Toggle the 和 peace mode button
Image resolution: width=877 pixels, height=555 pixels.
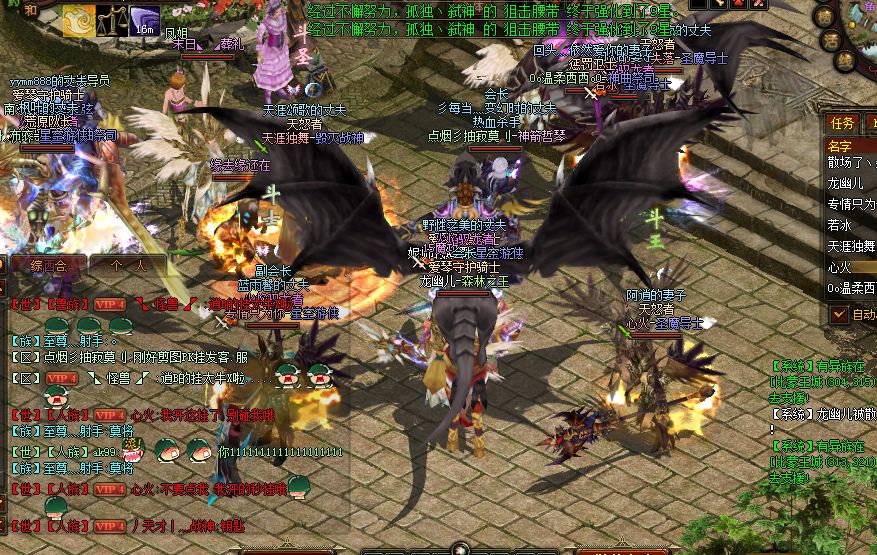click(29, 11)
